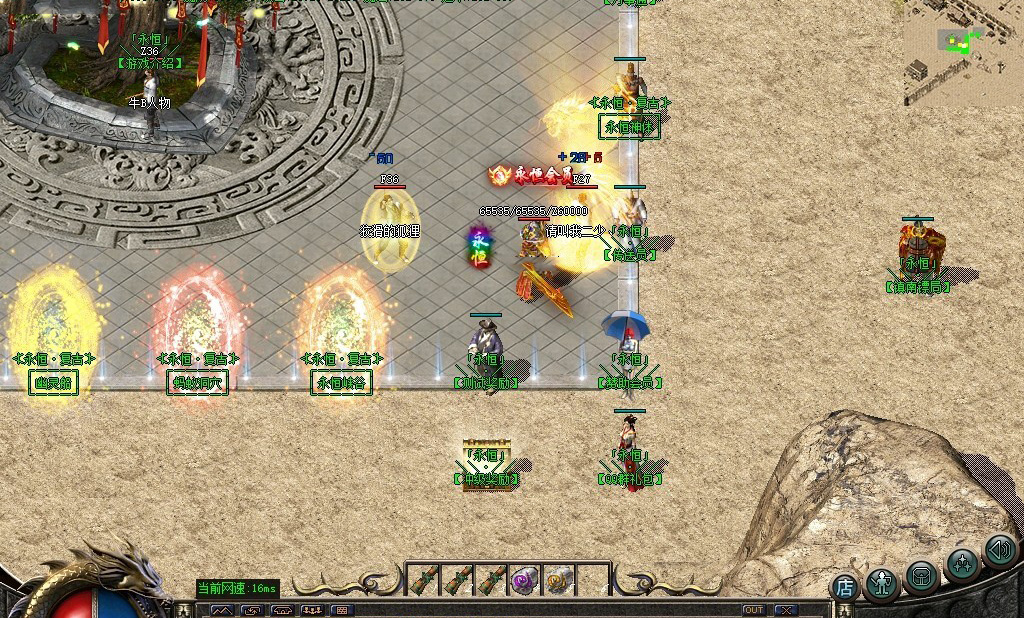This screenshot has height=618, width=1024.
Task: Open the character figure panel button
Action: (x=883, y=581)
